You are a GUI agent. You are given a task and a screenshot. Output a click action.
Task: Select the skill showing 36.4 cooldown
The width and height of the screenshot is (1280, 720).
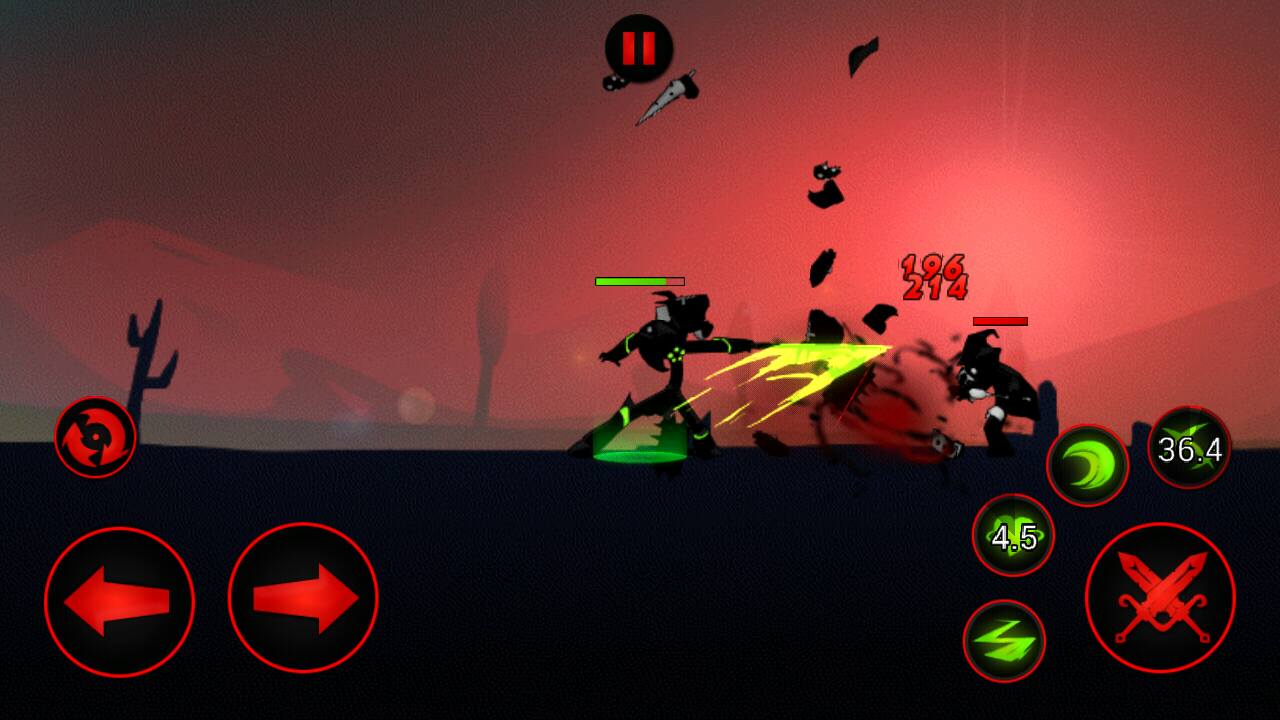[x=1189, y=448]
